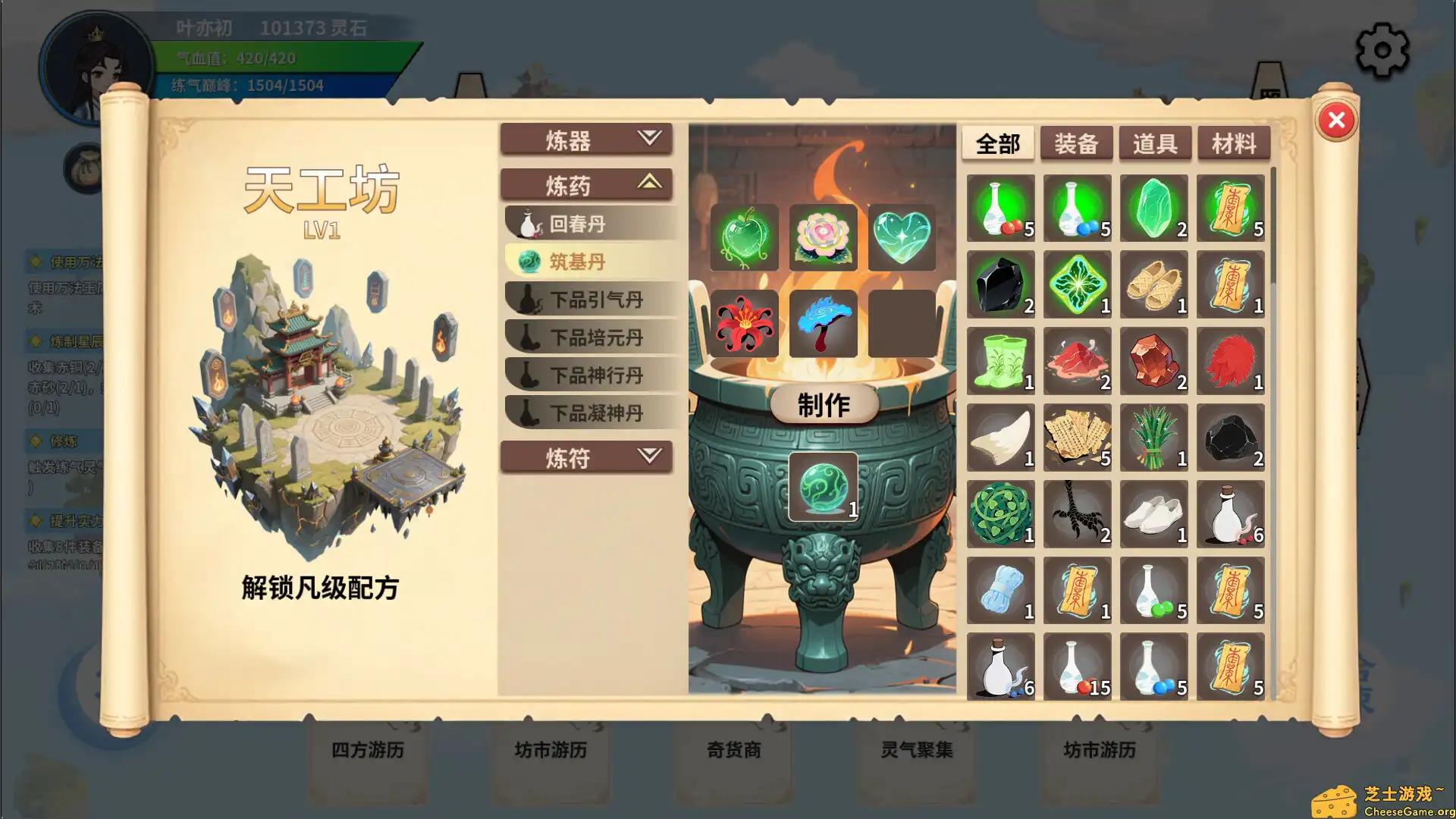Click the green elixir bottle in inventory
The image size is (1456, 819).
tap(999, 209)
